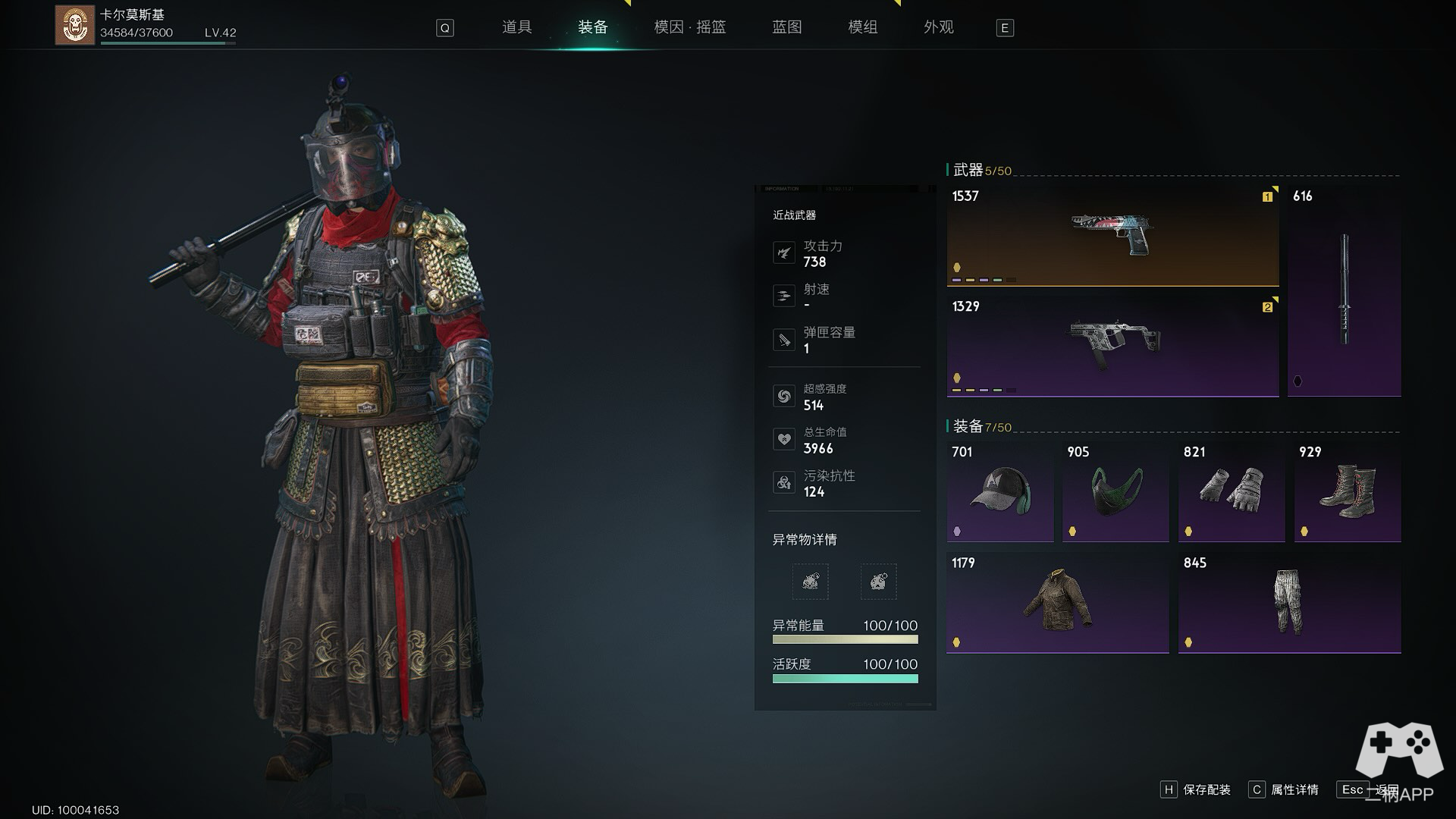
Task: Click the second deviation icon under 异常物详情
Action: tap(878, 582)
